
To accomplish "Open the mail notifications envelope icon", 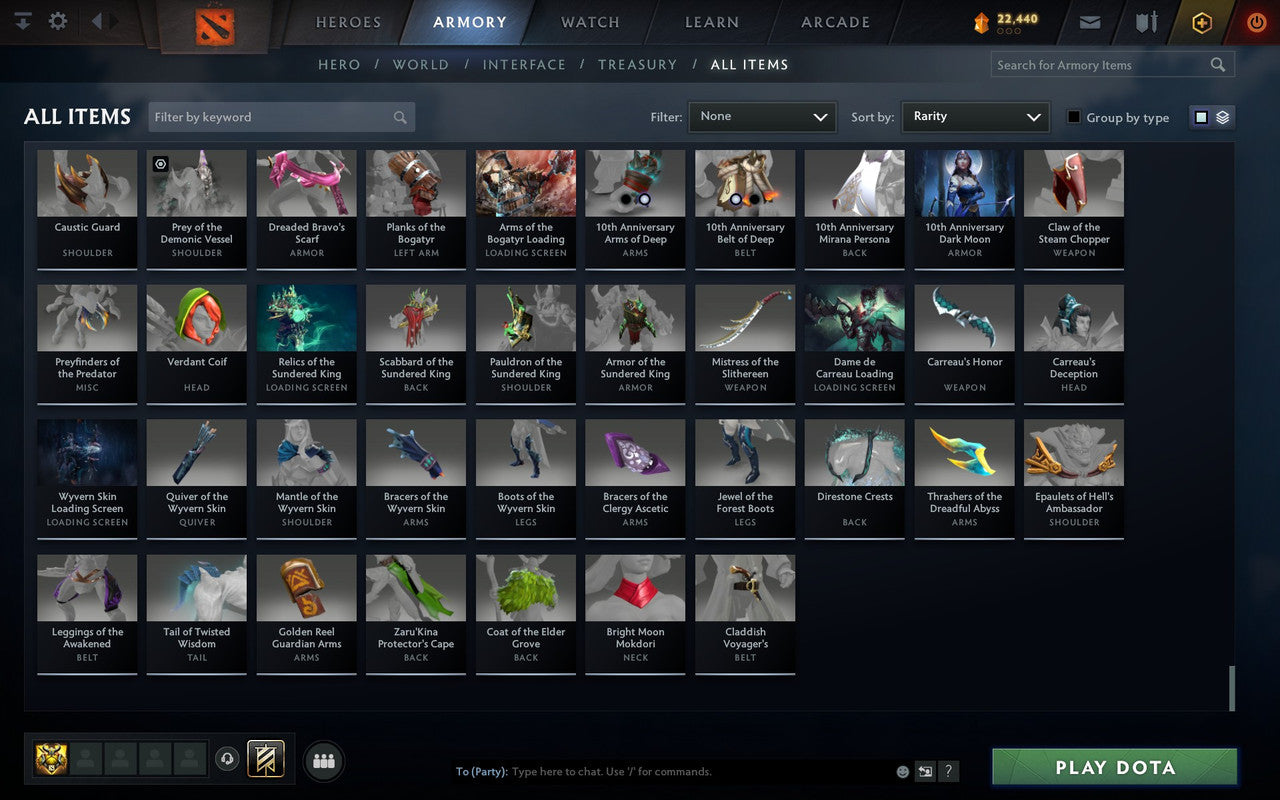I will [1089, 22].
